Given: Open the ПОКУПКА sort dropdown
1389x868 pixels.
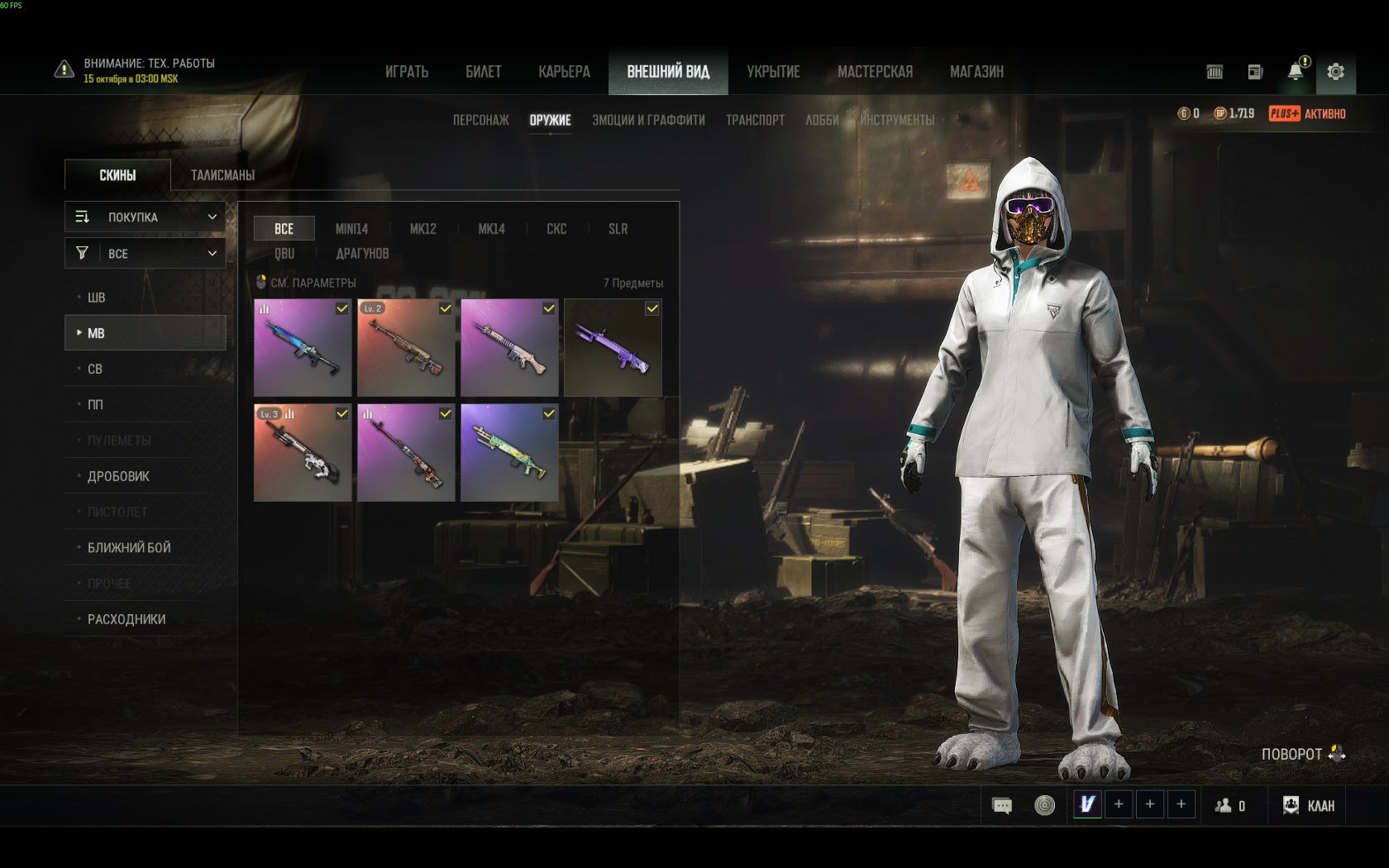Looking at the screenshot, I should (x=146, y=217).
